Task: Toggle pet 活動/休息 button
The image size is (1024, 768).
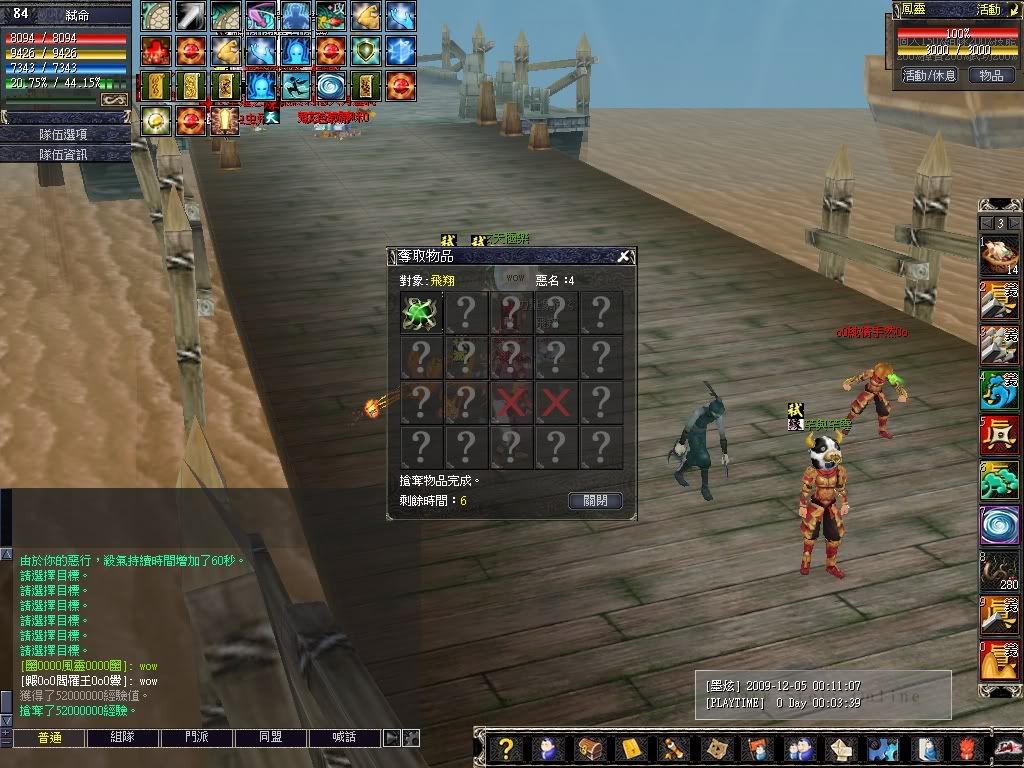Action: (x=929, y=75)
